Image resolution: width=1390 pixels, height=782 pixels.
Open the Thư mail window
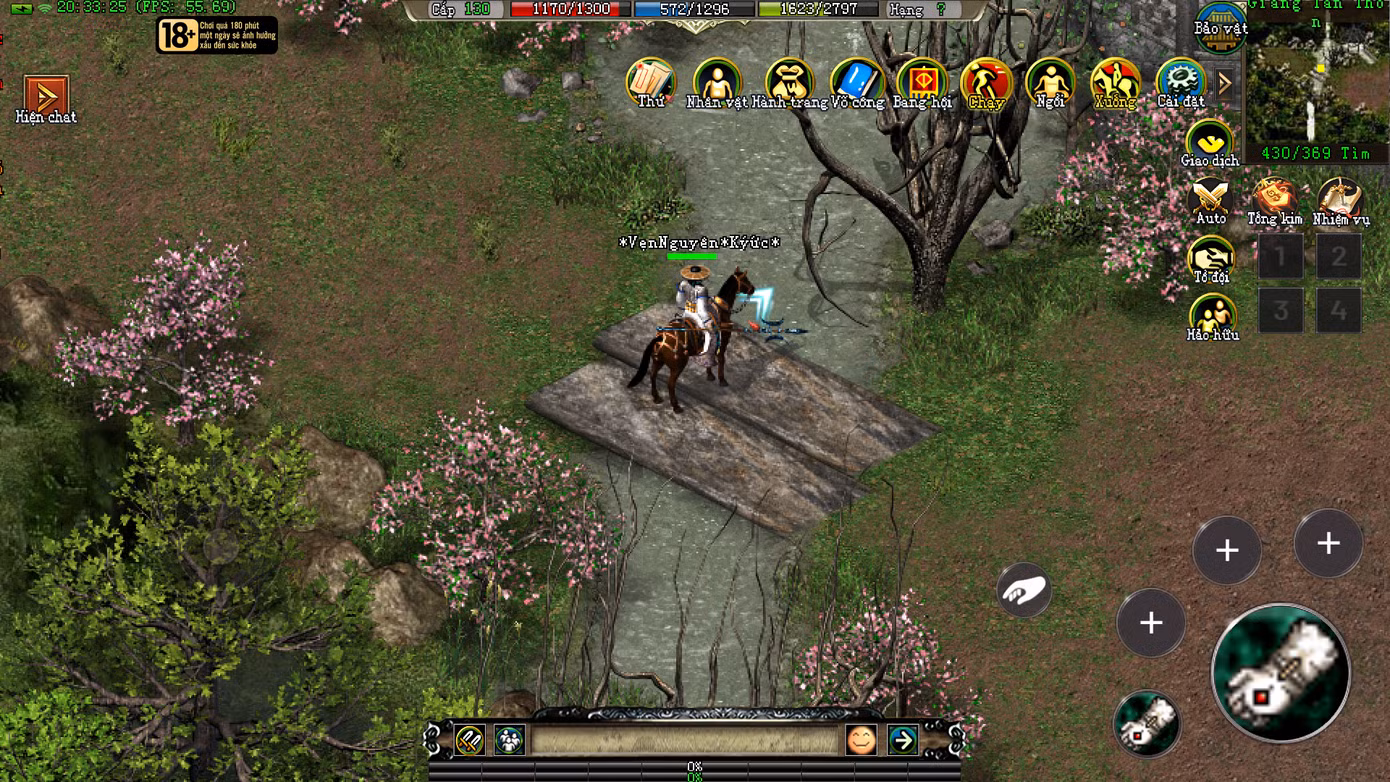[650, 80]
